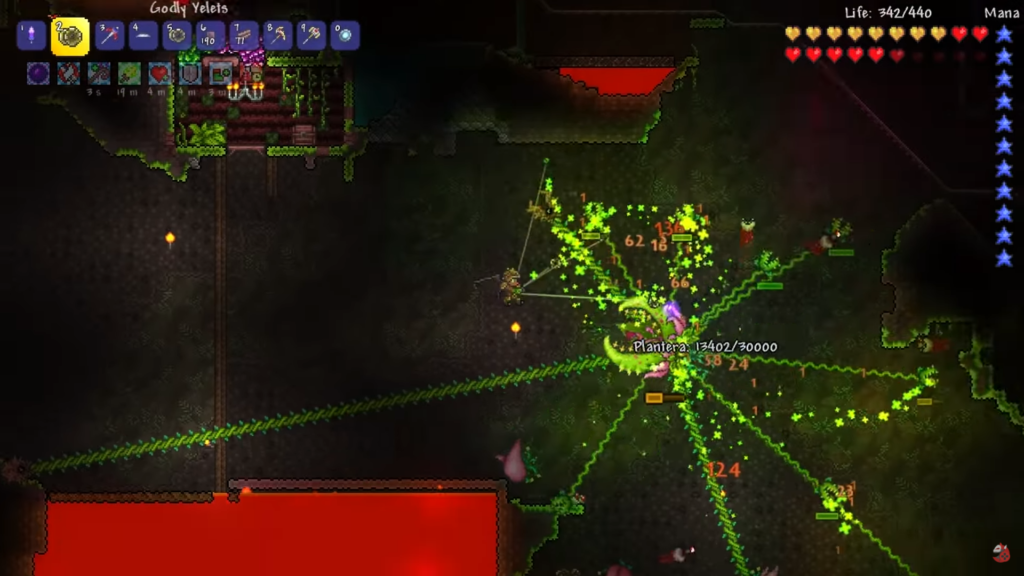Screen dimensions: 1024x576
Task: Choose the red pickaxe in slot 3
Action: tap(110, 36)
